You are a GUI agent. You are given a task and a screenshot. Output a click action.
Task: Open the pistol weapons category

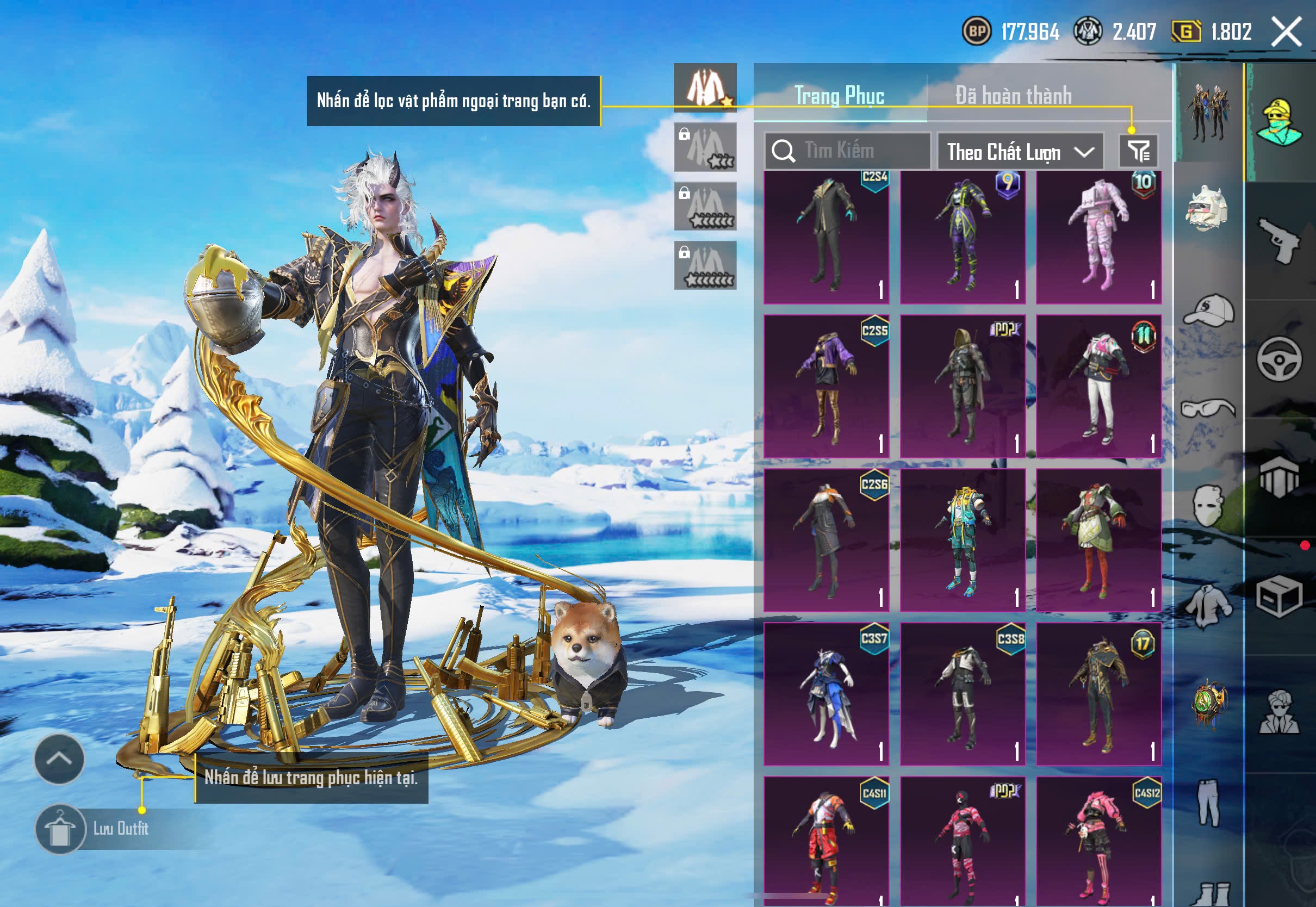[x=1279, y=241]
